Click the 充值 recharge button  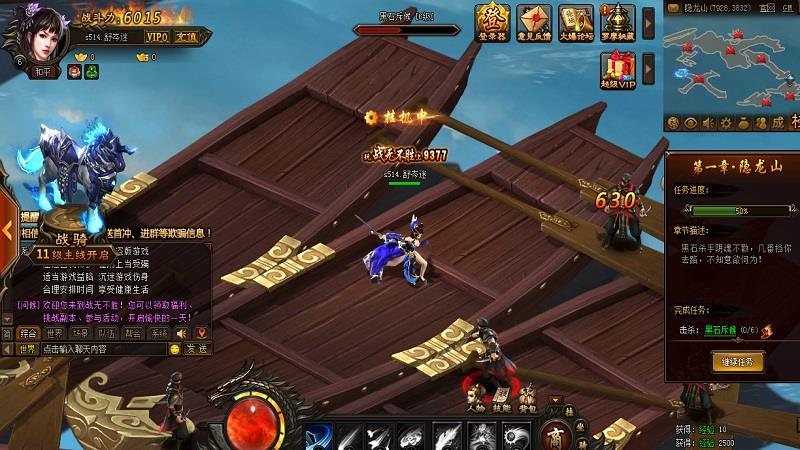186,36
